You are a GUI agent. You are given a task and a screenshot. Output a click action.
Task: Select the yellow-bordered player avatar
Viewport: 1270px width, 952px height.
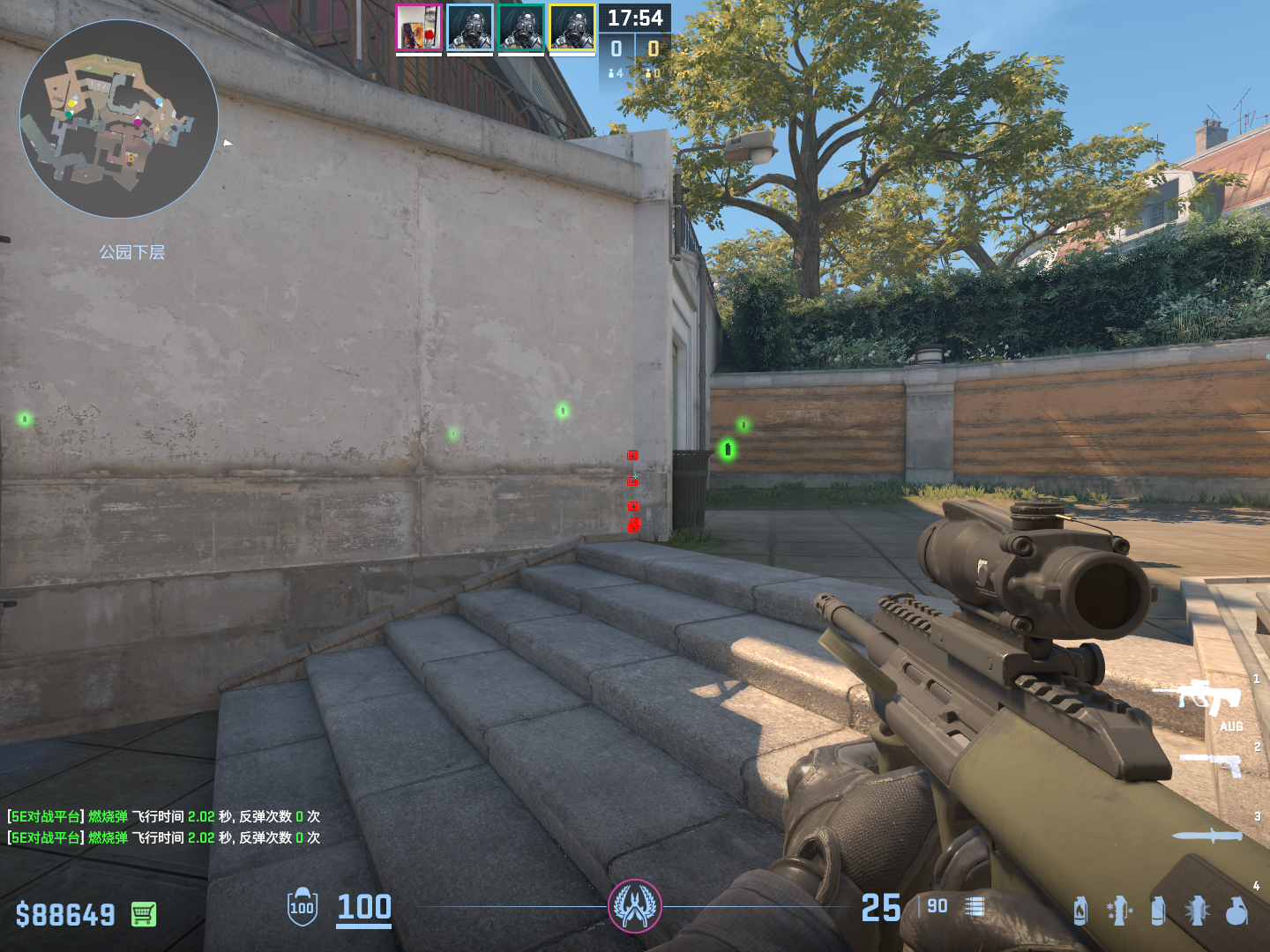point(572,28)
